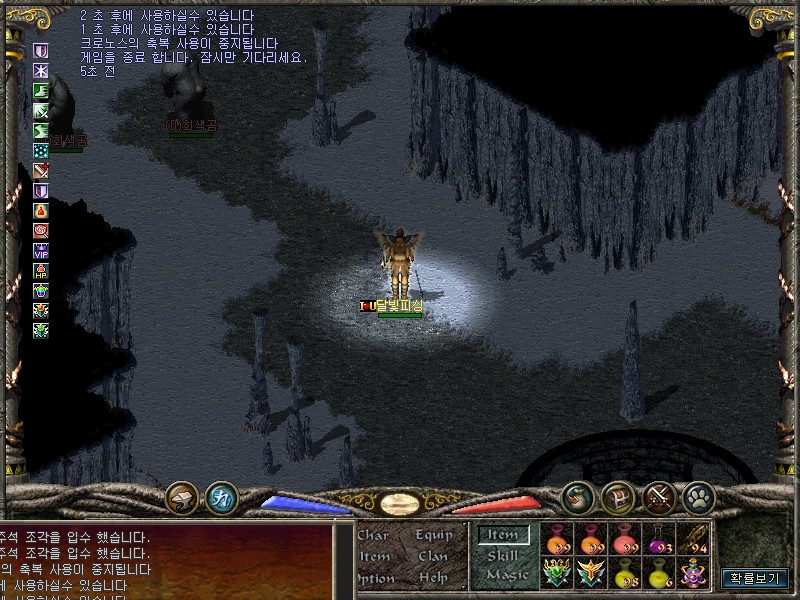Open the treasure chest round button
800x600 pixels.
(617, 497)
